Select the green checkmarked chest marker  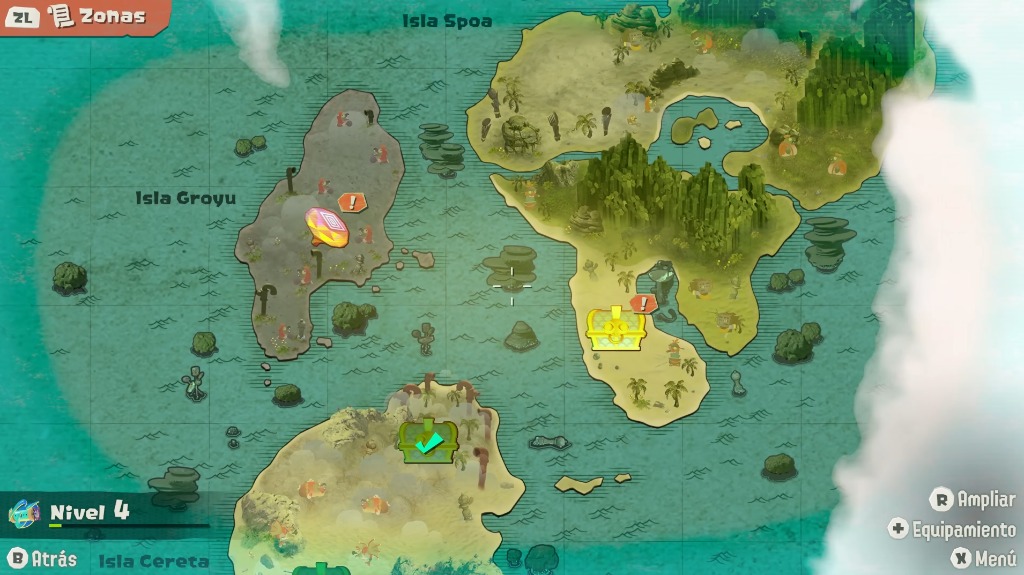click(429, 440)
